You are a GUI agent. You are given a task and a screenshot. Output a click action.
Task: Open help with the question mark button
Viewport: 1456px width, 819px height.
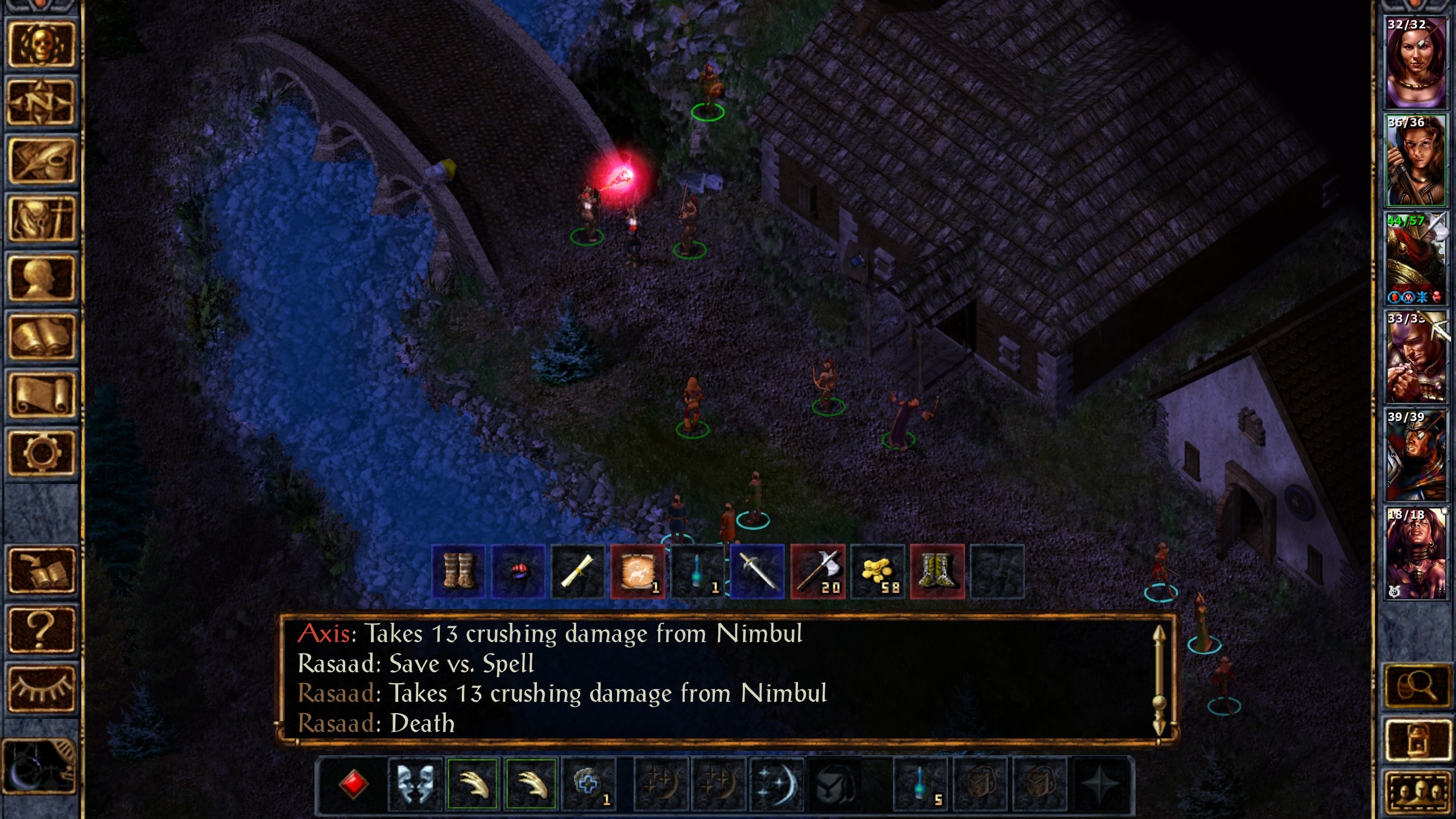pos(40,628)
